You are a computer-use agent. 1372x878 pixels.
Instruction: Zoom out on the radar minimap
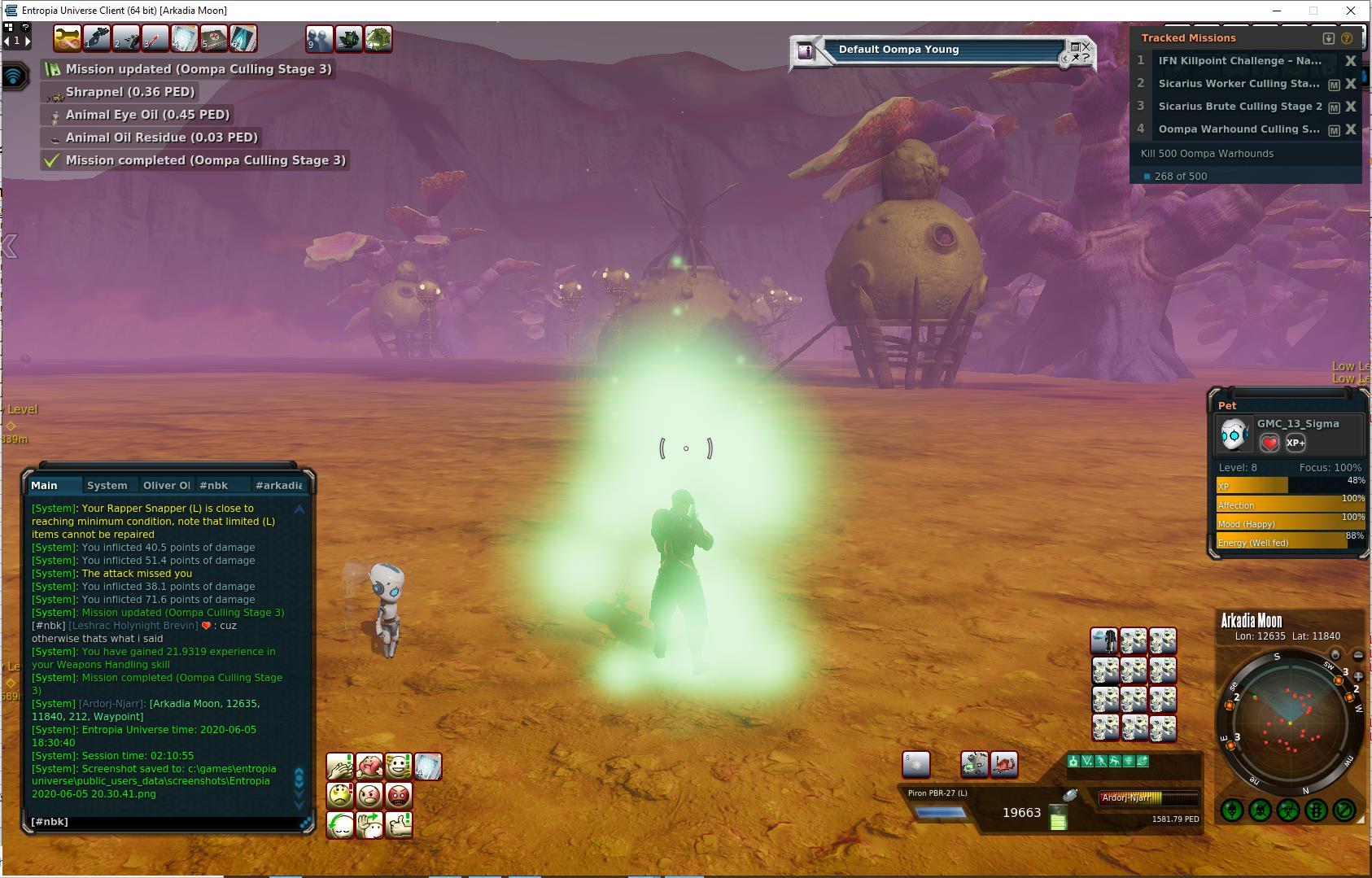1358,655
